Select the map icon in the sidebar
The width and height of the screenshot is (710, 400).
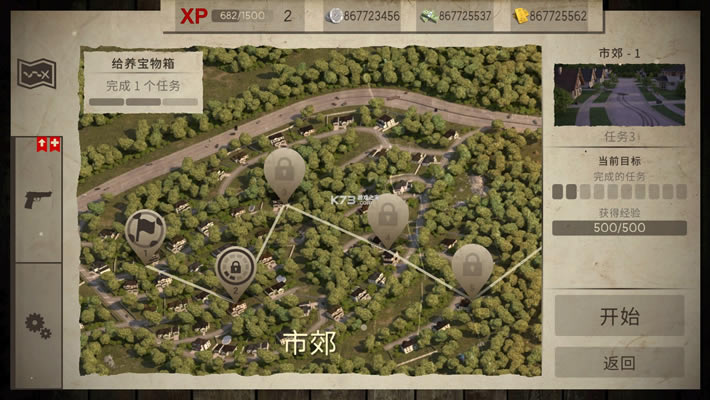[x=37, y=72]
